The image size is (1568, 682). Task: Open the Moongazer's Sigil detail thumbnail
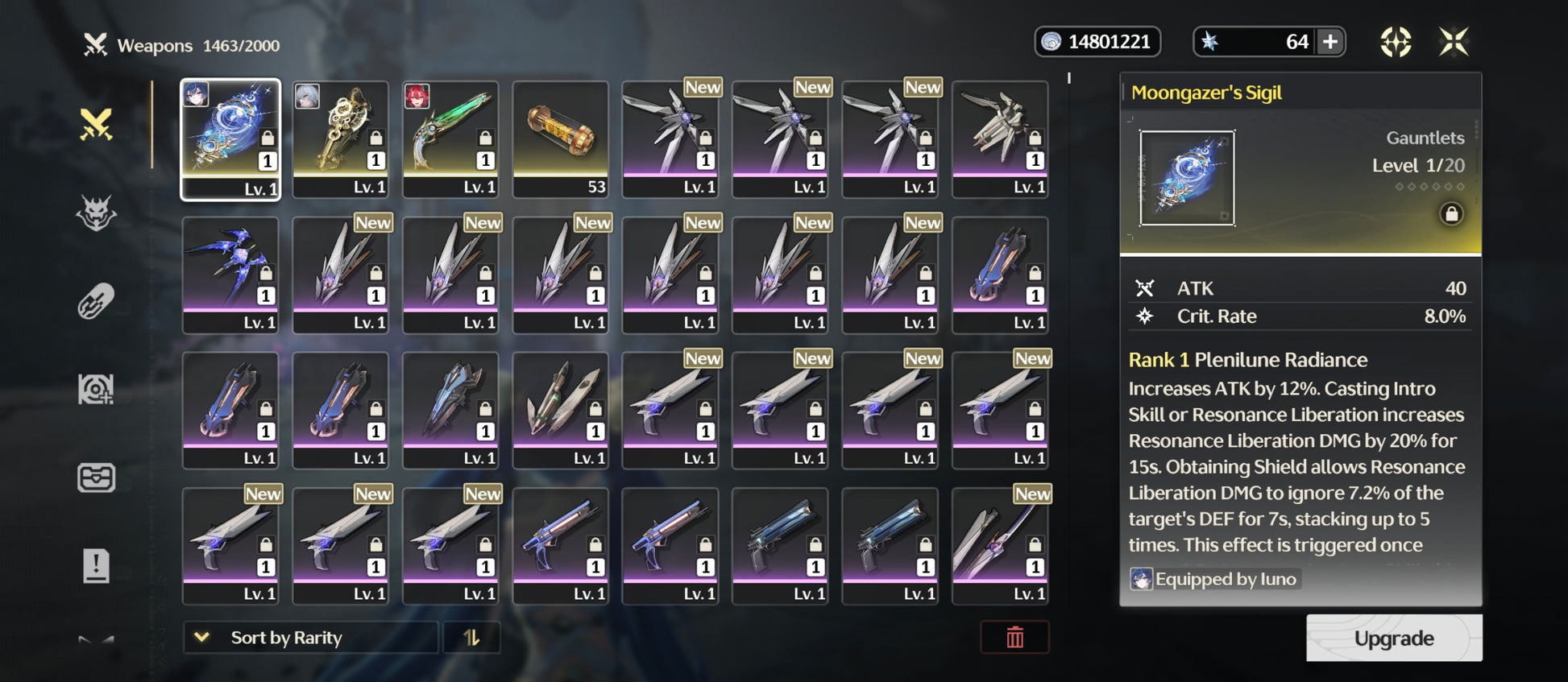pyautogui.click(x=1187, y=178)
